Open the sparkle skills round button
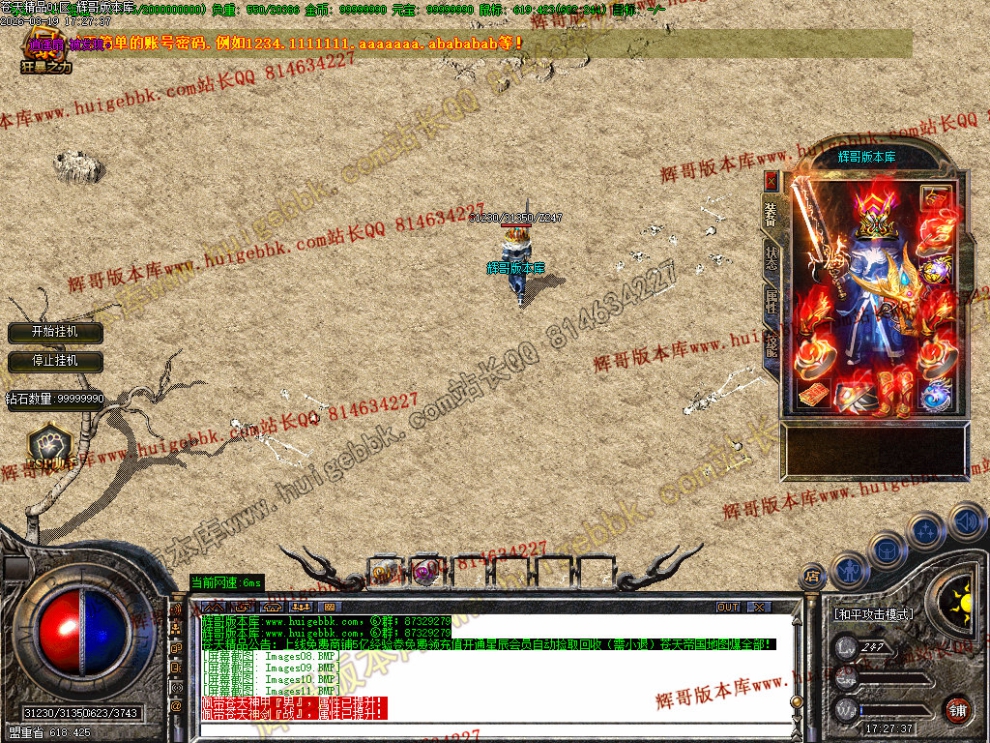 (x=926, y=530)
